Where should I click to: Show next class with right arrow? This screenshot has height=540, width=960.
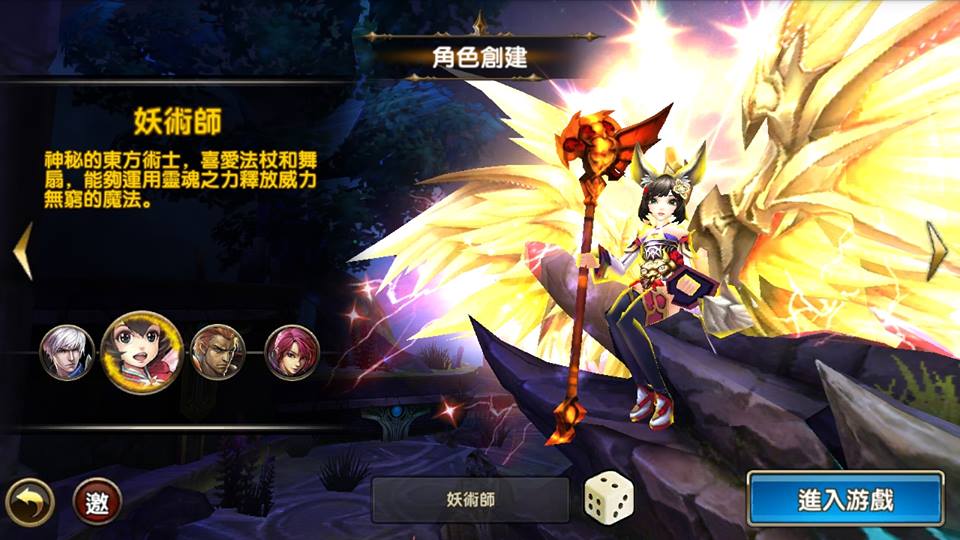[x=936, y=250]
